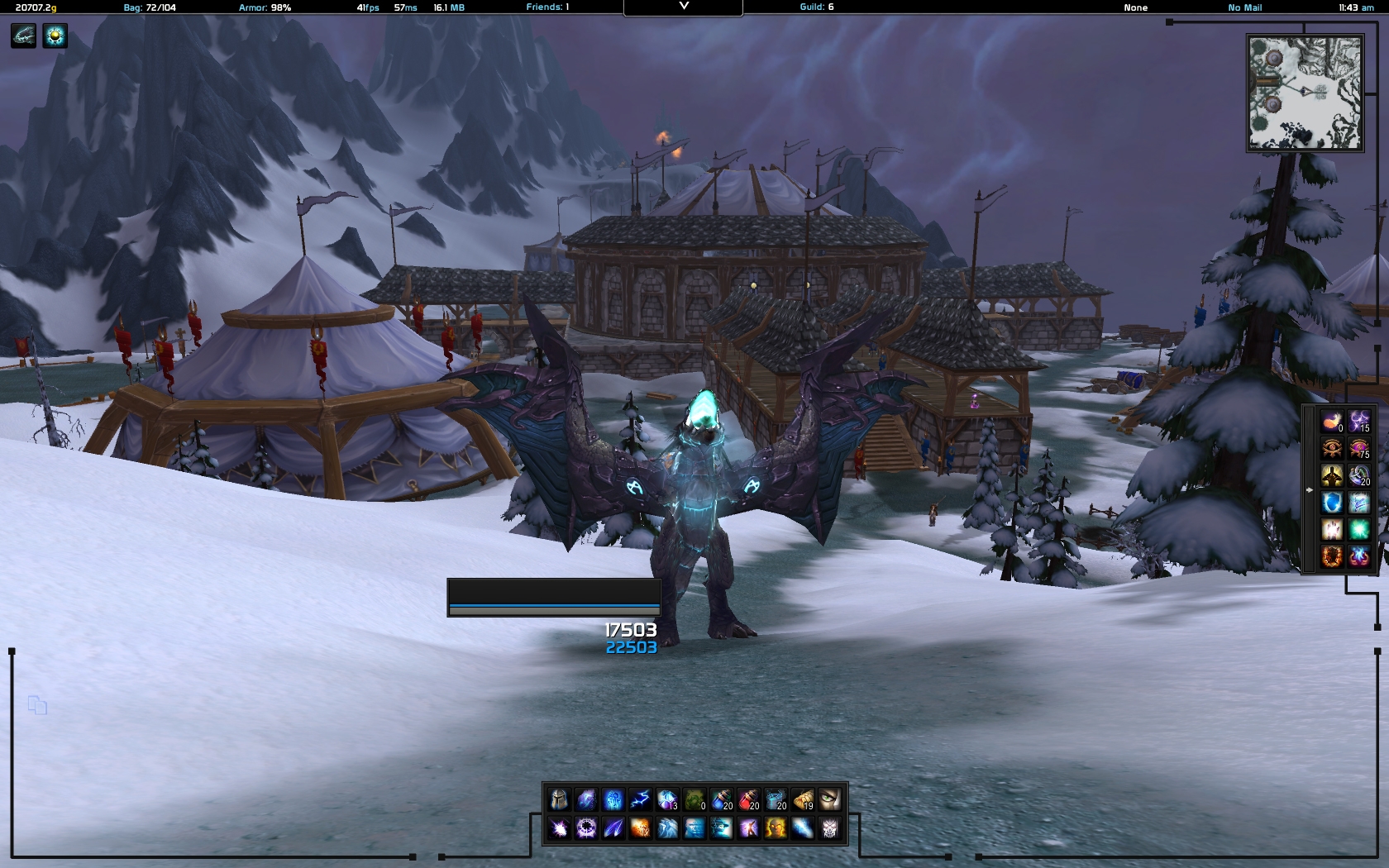1389x868 pixels.
Task: Activate the golden glowing face ability
Action: coord(776,827)
